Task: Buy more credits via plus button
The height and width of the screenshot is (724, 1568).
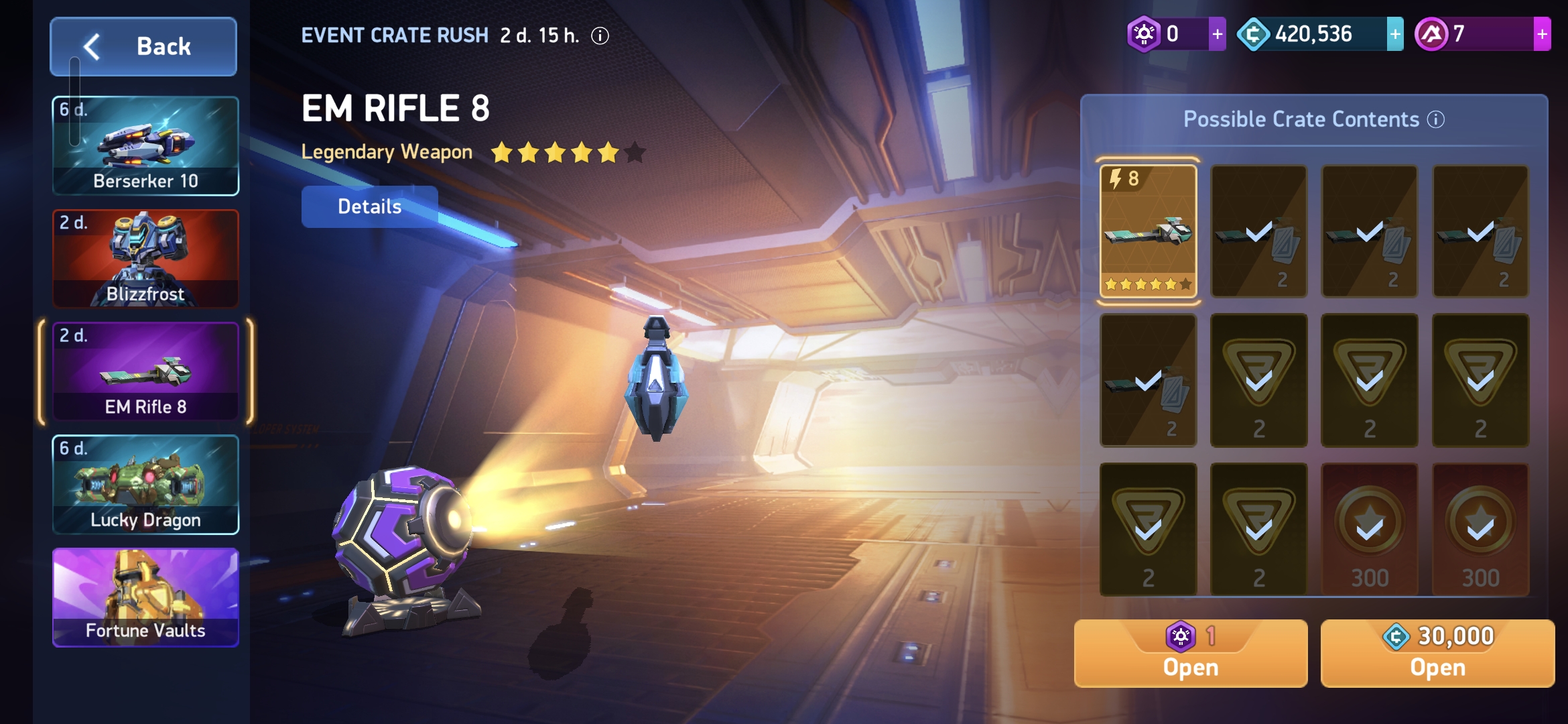Action: coord(1395,34)
